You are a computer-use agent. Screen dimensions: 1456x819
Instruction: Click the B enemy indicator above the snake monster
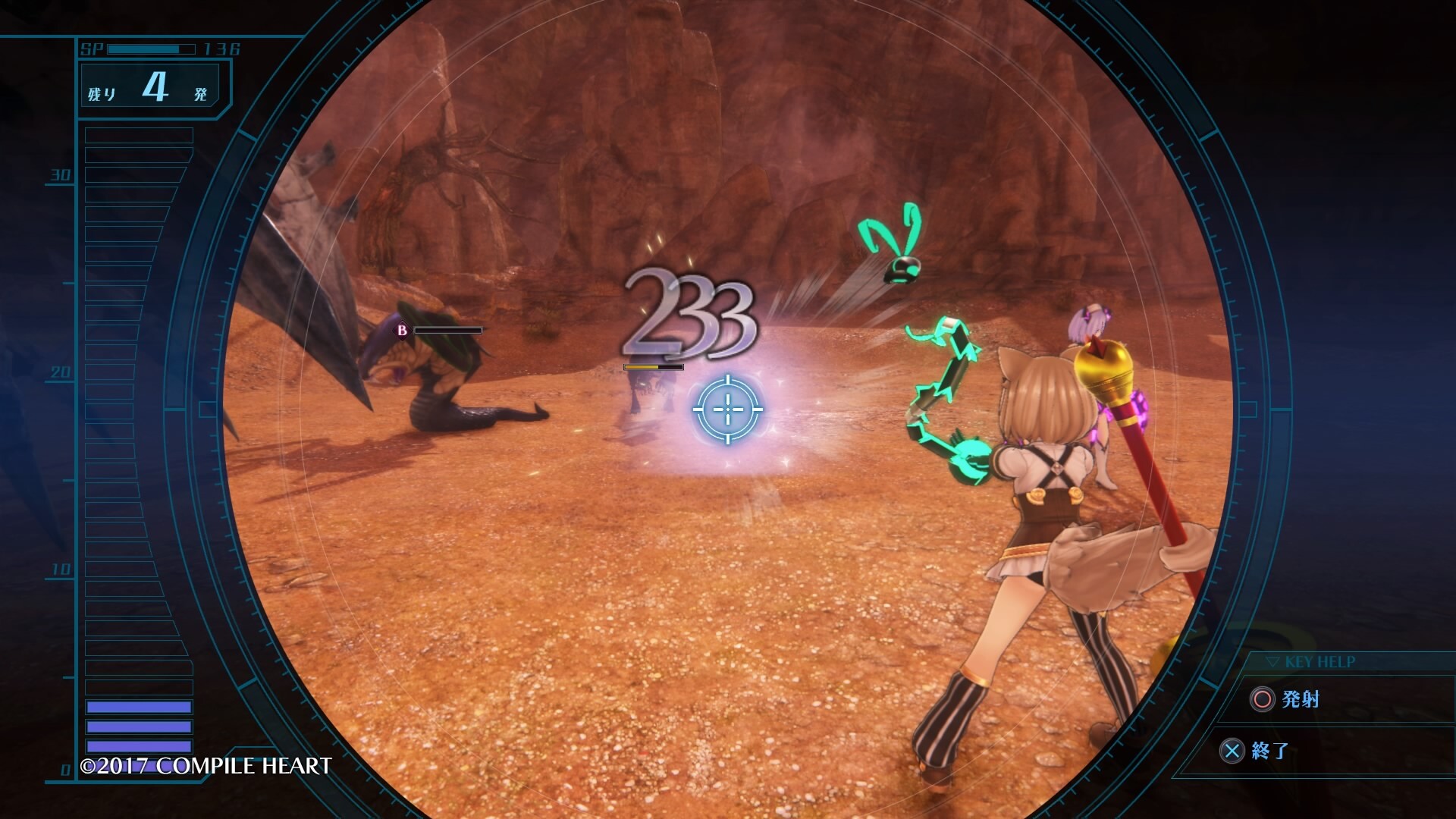(403, 330)
